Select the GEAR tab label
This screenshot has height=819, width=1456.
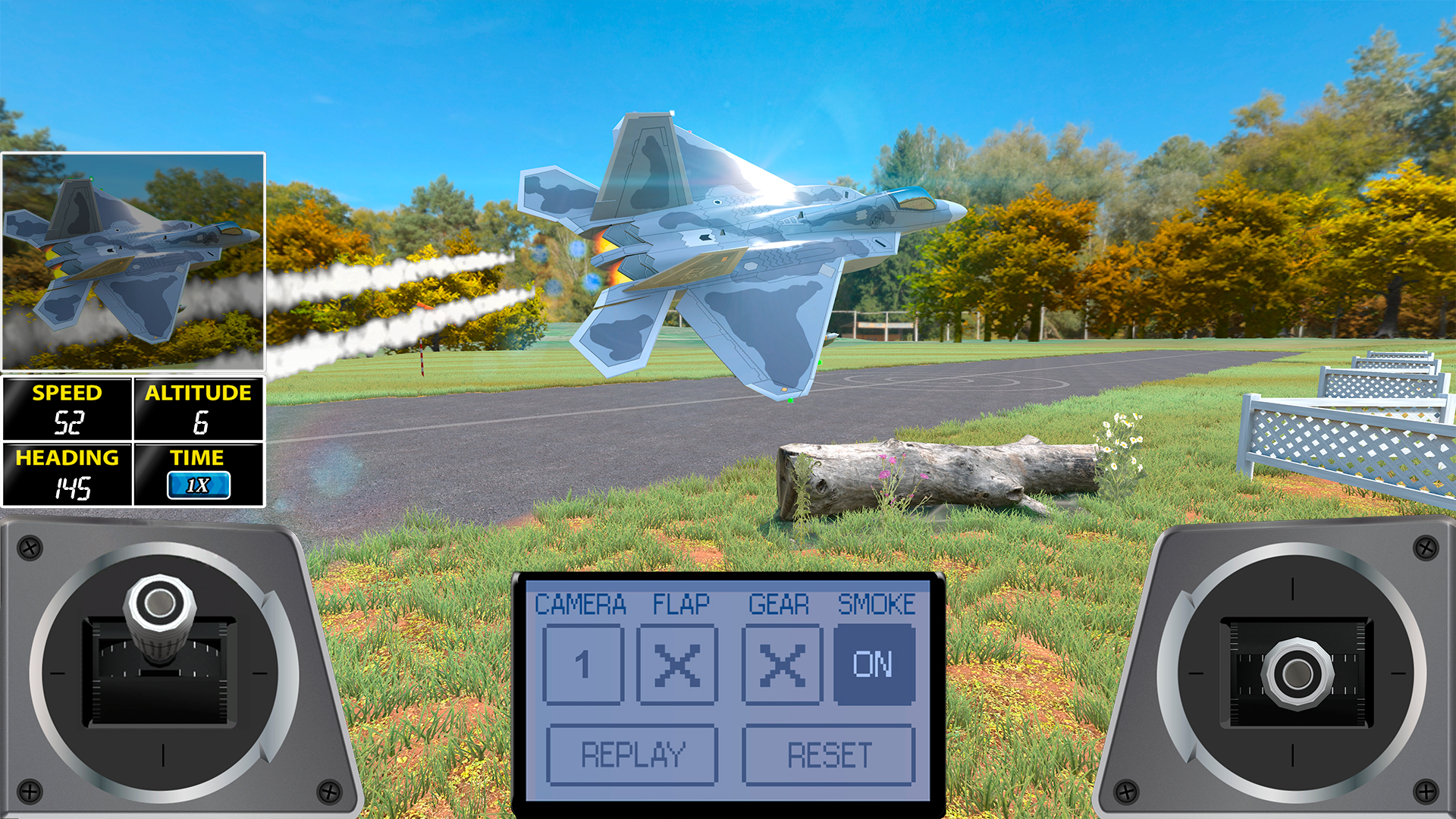point(778,604)
